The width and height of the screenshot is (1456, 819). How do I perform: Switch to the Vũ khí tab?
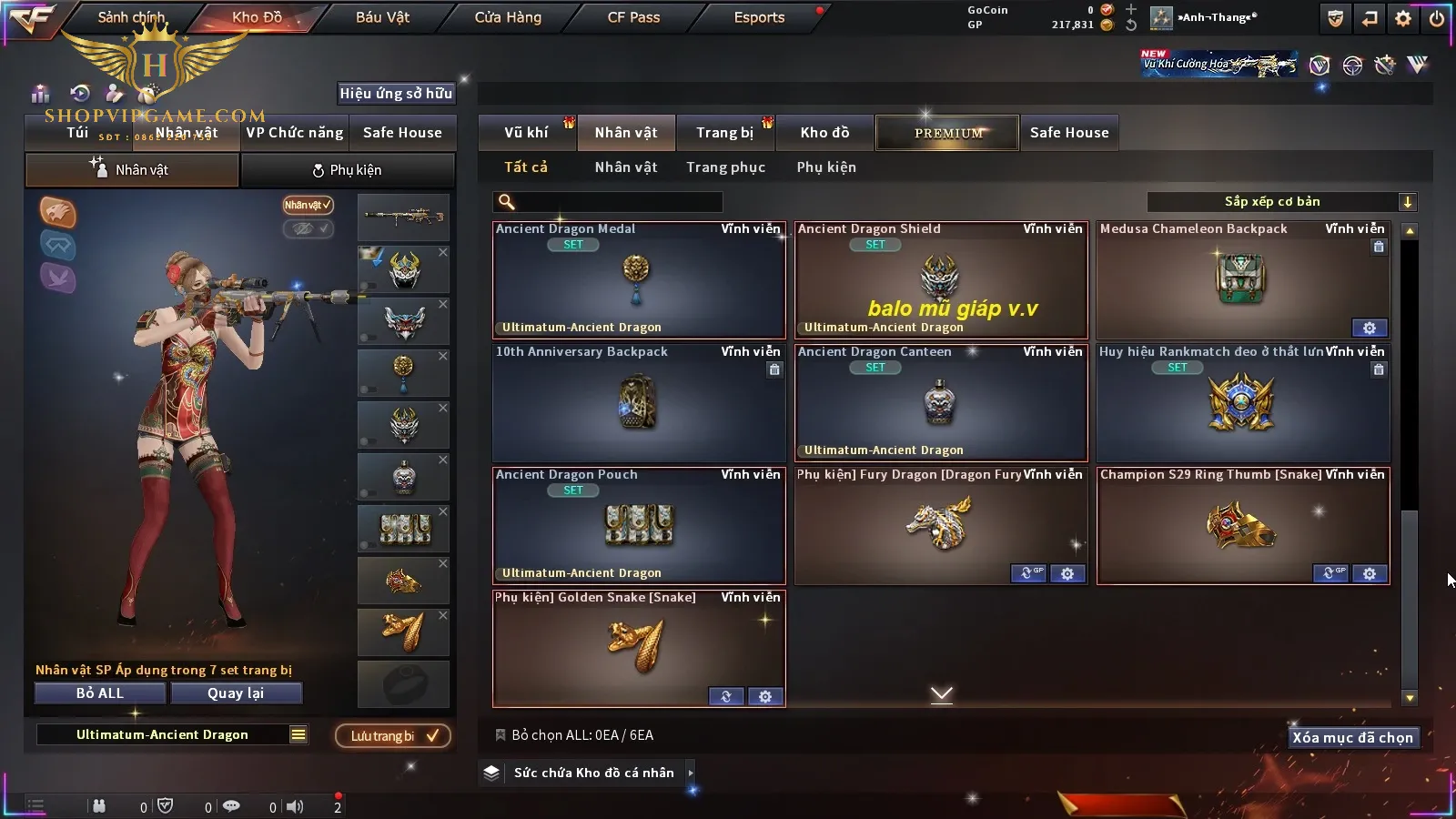pos(526,133)
